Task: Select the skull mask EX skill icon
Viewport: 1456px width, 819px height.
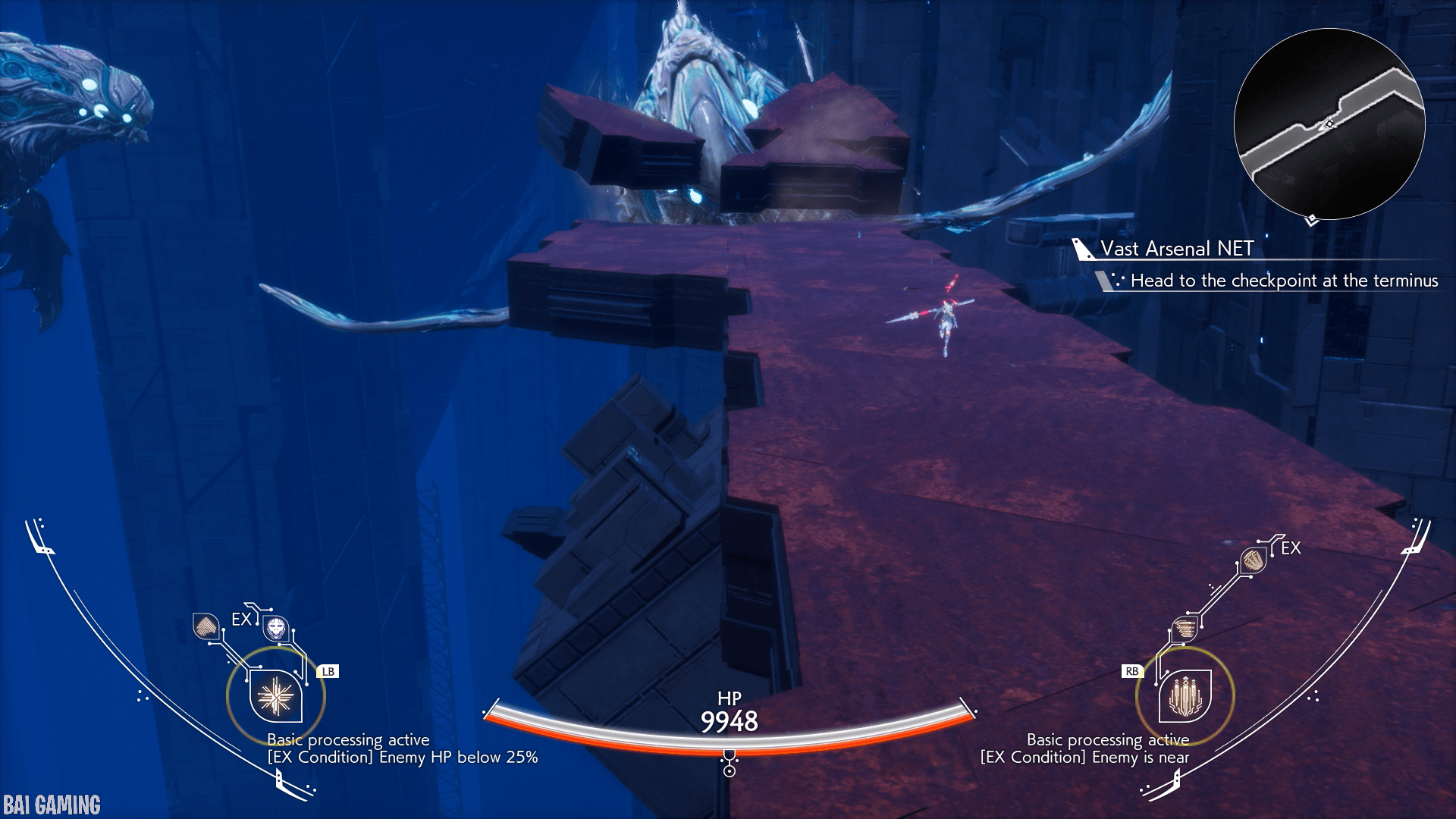Action: point(276,628)
